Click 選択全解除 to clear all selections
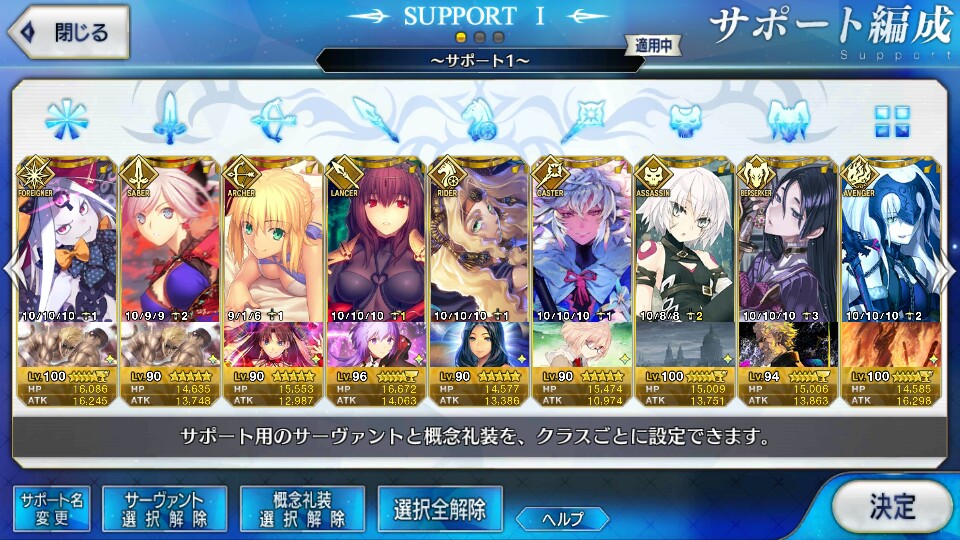 [x=439, y=509]
